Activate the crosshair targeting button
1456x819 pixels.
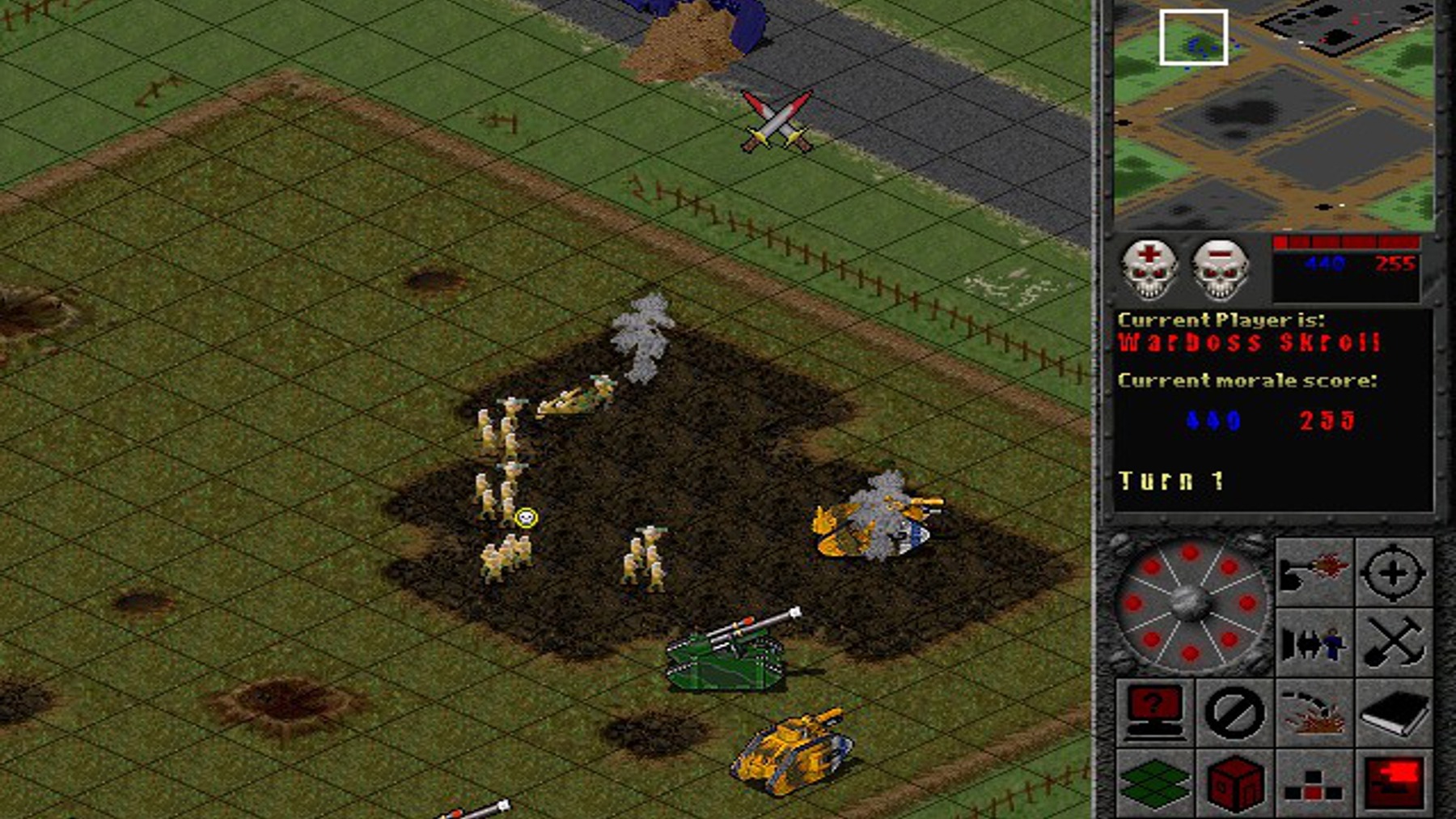pyautogui.click(x=1393, y=571)
